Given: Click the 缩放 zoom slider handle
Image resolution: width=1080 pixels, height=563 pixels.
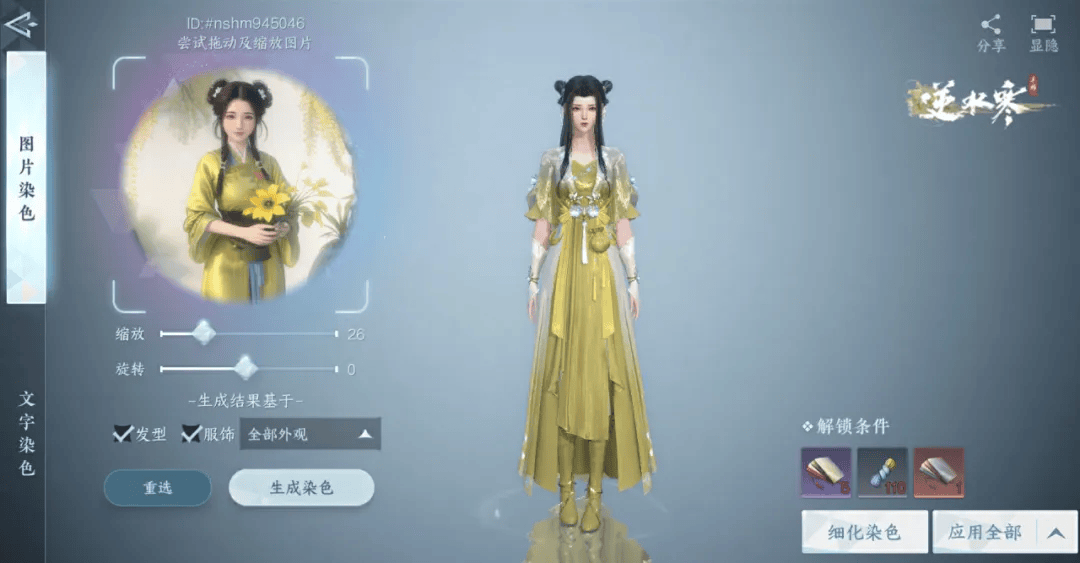Looking at the screenshot, I should click(203, 333).
